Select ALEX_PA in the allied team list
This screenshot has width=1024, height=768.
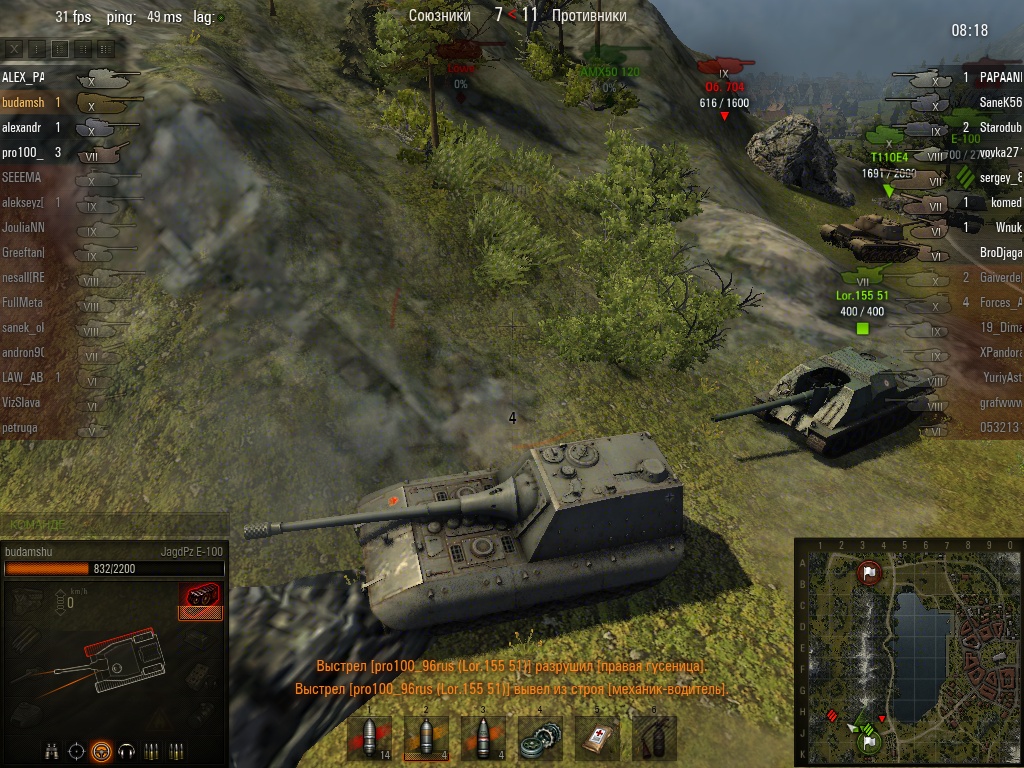pyautogui.click(x=23, y=76)
